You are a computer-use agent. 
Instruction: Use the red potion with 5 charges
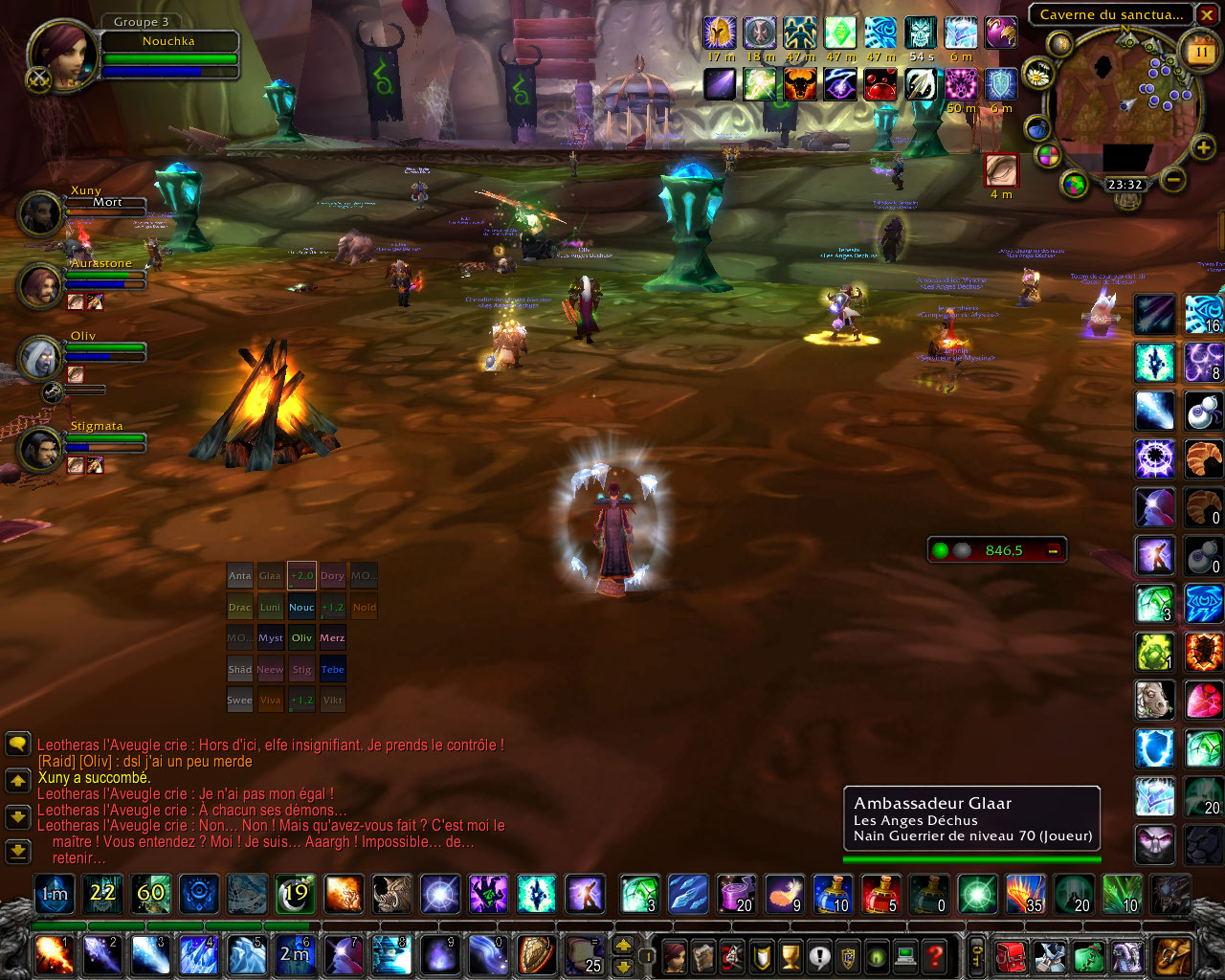[880, 895]
